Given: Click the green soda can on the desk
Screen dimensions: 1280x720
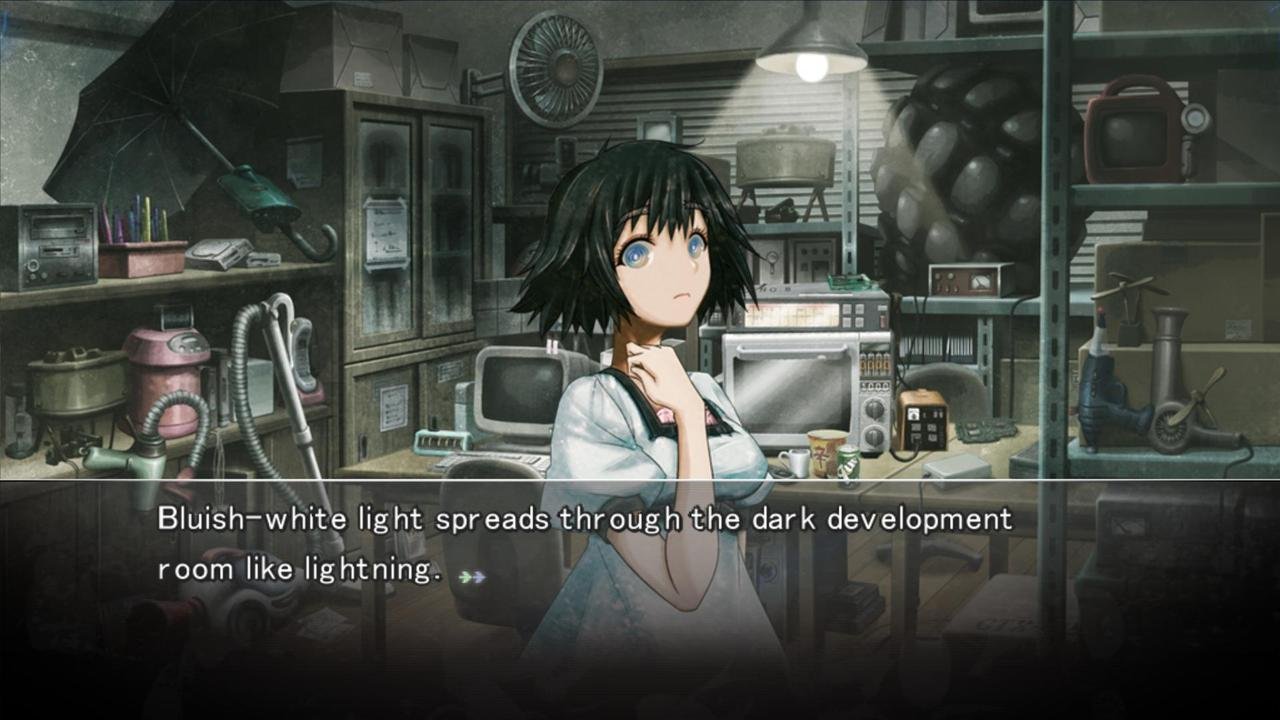Looking at the screenshot, I should (x=848, y=465).
